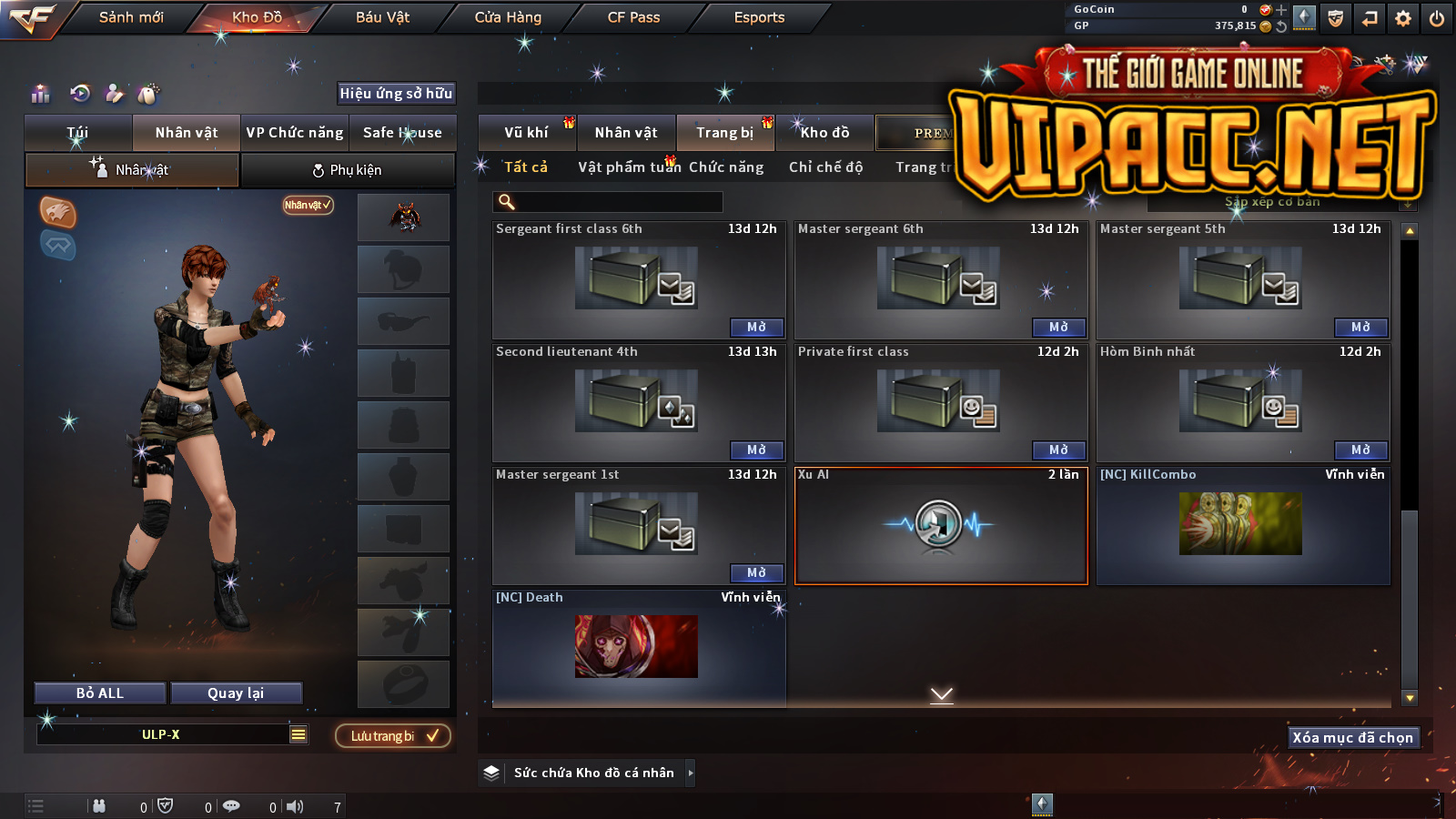Screen dimensions: 1456x819
Task: Open the Sergeant first class 6th box
Action: [x=756, y=328]
